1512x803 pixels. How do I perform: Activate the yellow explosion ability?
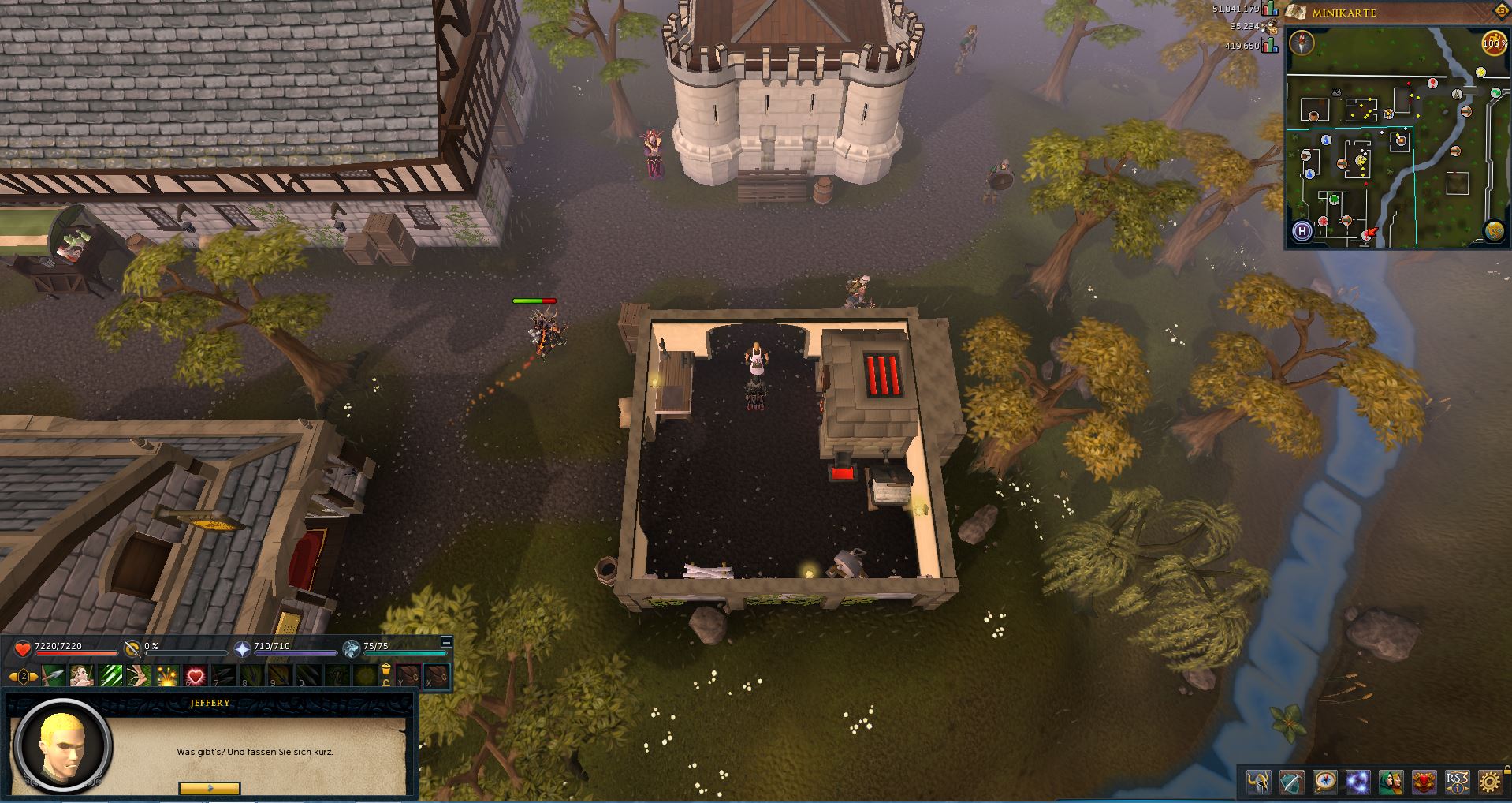[167, 676]
